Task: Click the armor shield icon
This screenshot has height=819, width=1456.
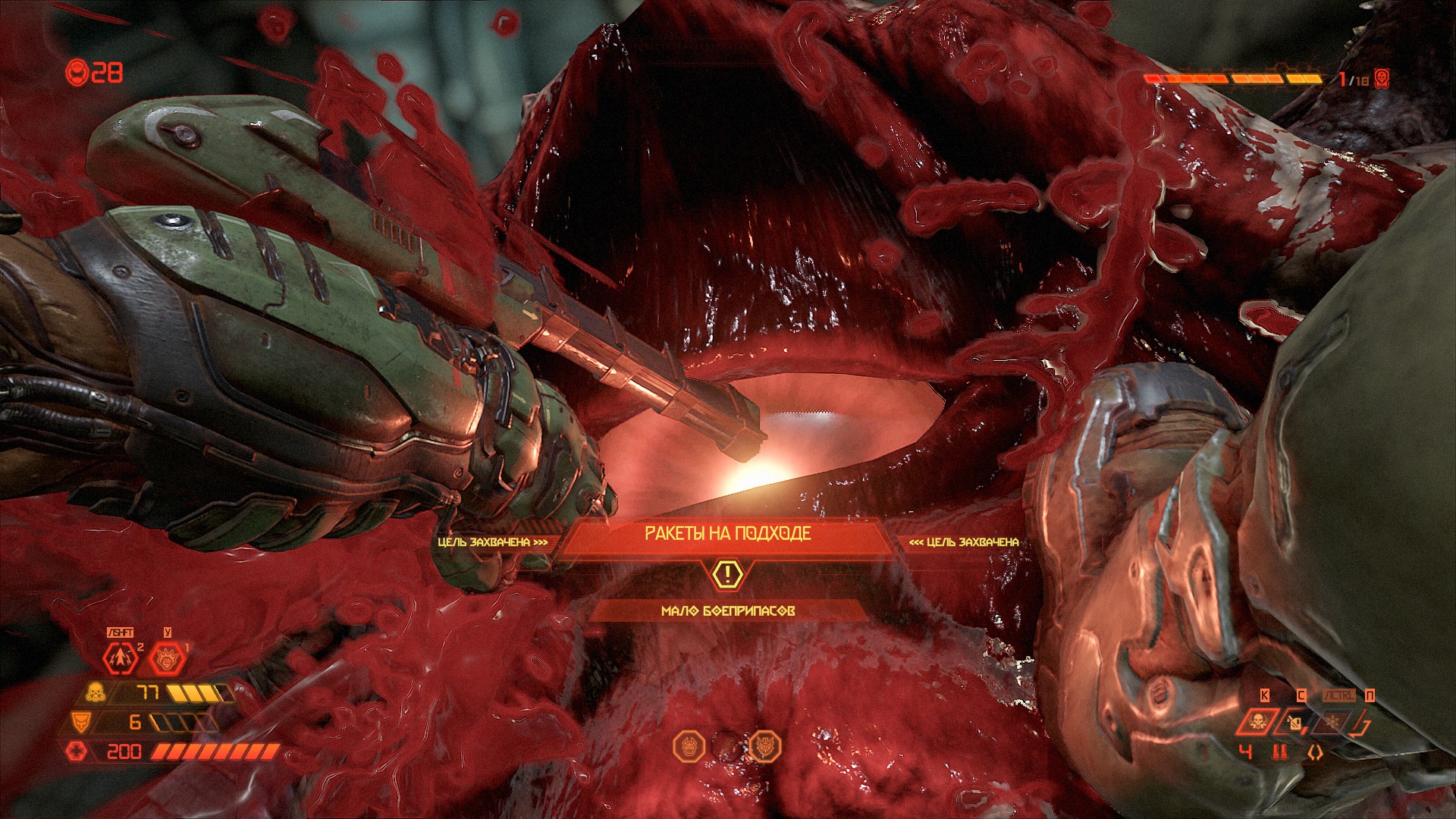Action: (x=80, y=721)
